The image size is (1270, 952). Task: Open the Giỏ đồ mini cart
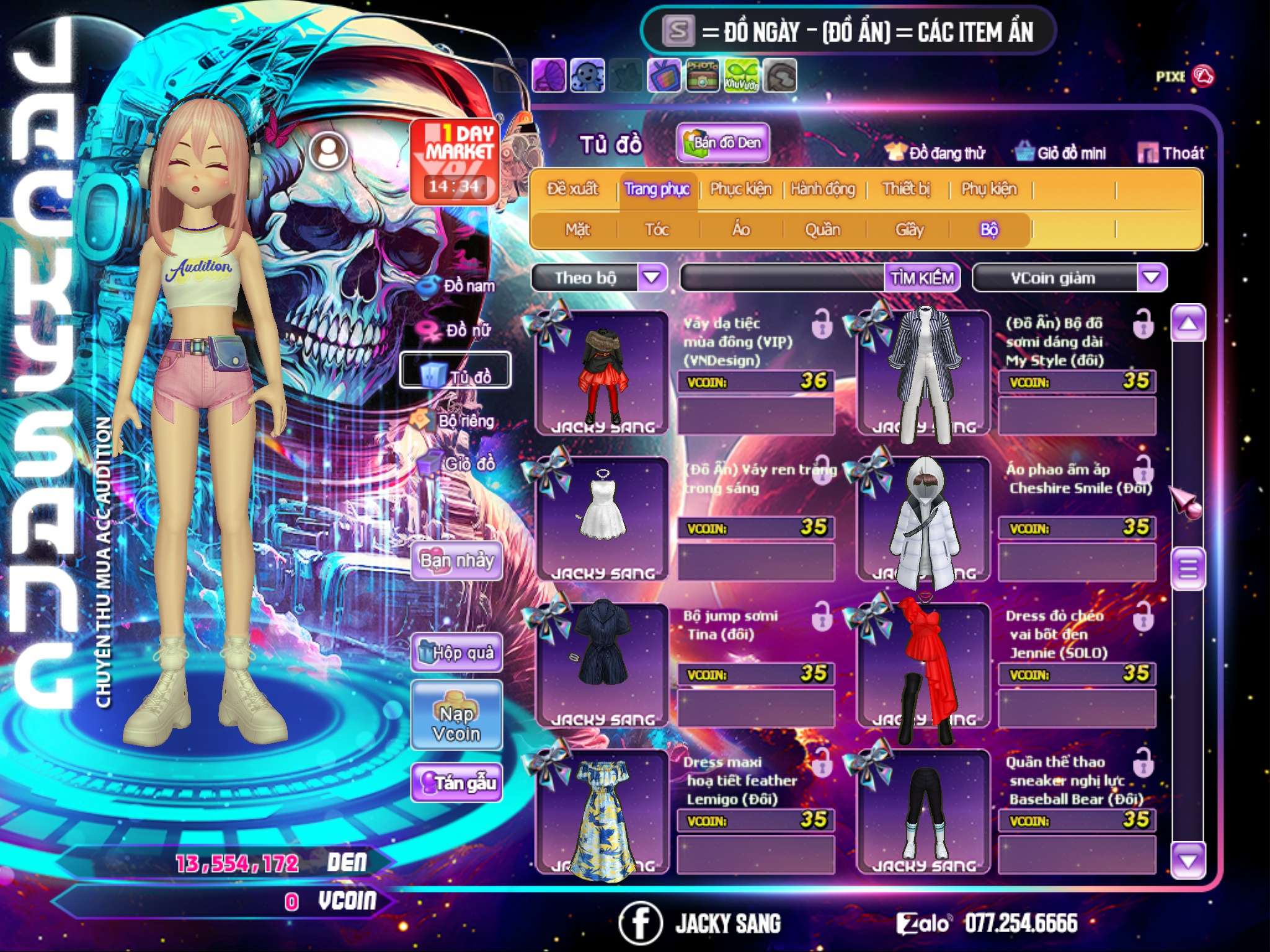point(1061,153)
